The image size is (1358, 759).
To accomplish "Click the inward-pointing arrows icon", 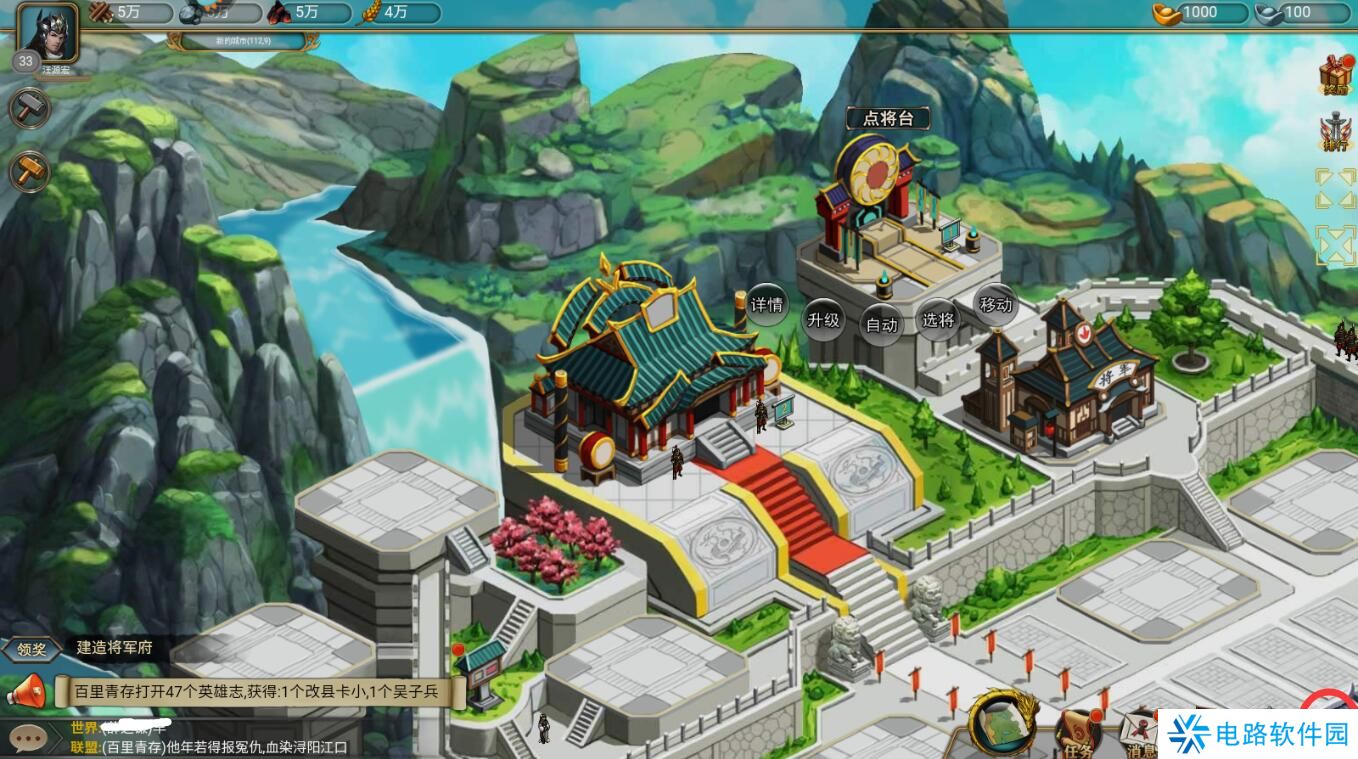I will pos(1336,245).
